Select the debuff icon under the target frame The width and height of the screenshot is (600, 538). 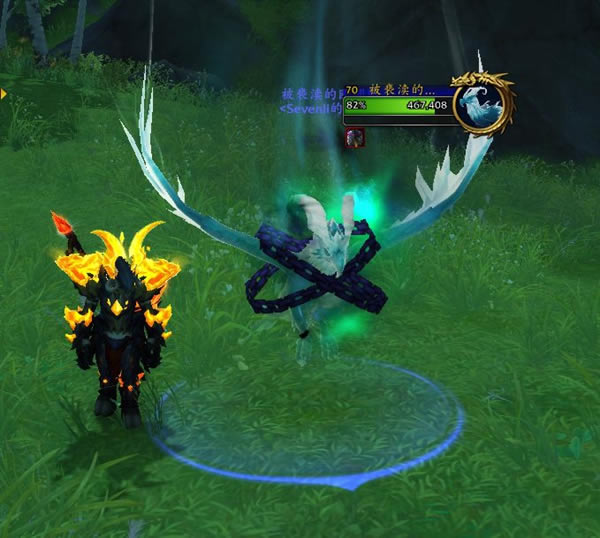point(354,138)
